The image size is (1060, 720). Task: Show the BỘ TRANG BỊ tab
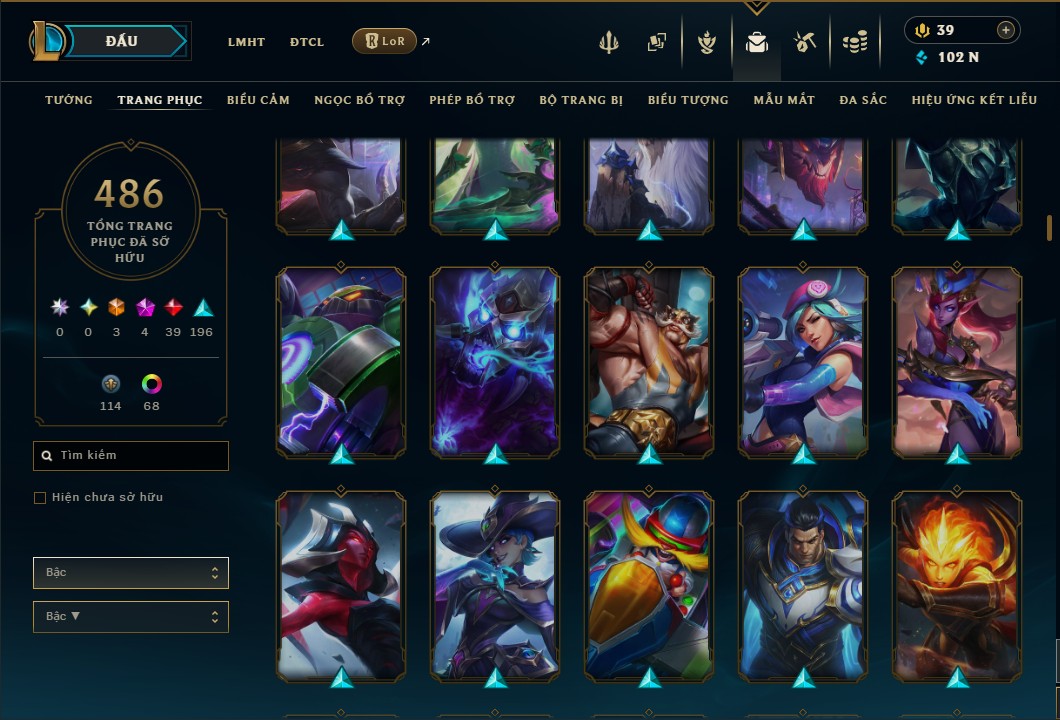coord(581,100)
